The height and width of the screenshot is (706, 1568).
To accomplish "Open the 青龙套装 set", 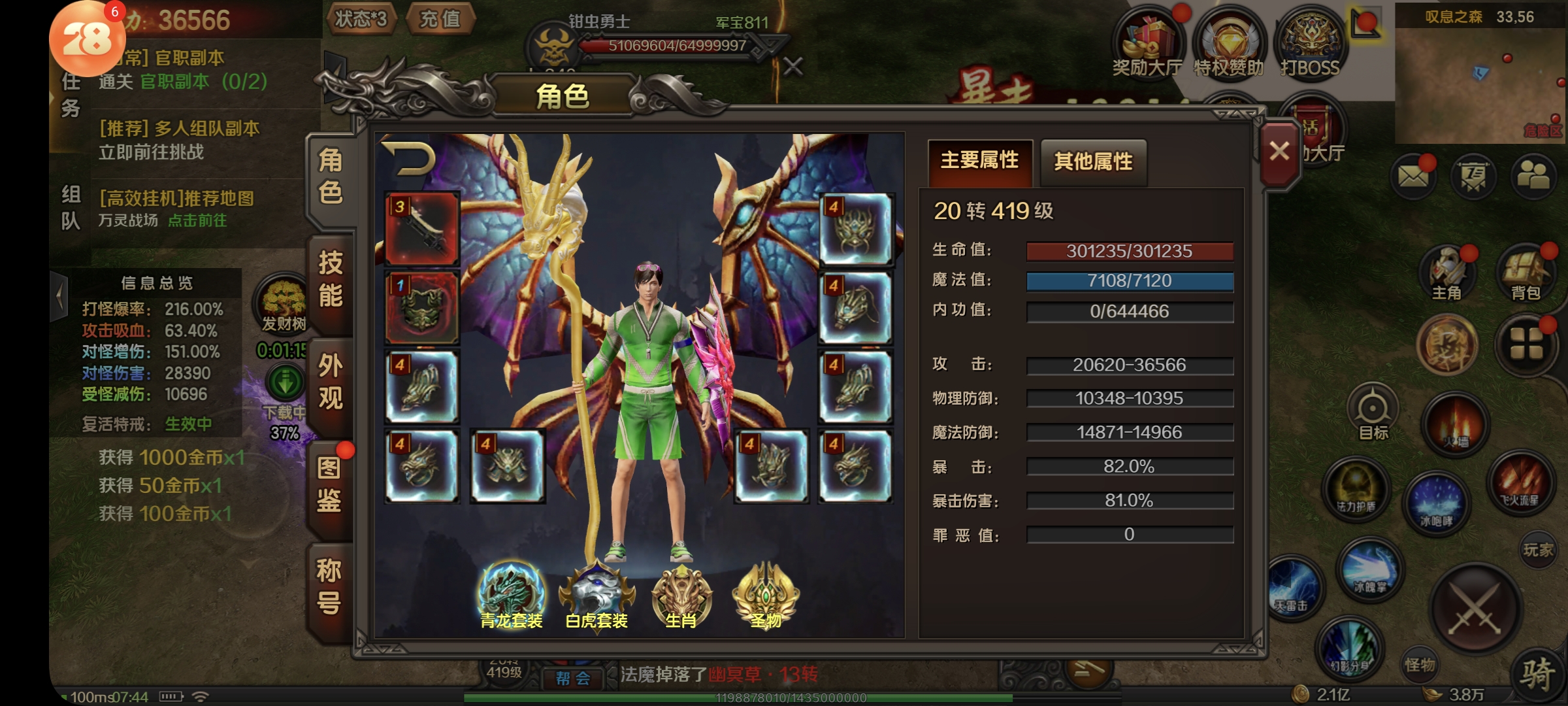I will pyautogui.click(x=512, y=595).
